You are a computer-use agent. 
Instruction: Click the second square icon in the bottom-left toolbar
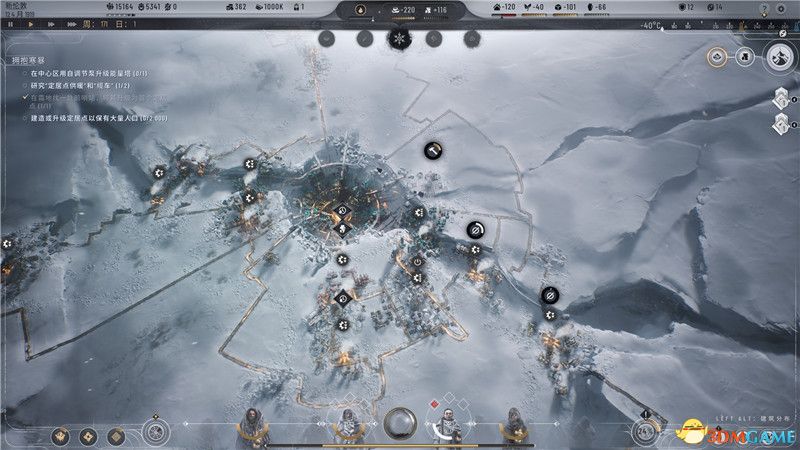click(x=87, y=435)
